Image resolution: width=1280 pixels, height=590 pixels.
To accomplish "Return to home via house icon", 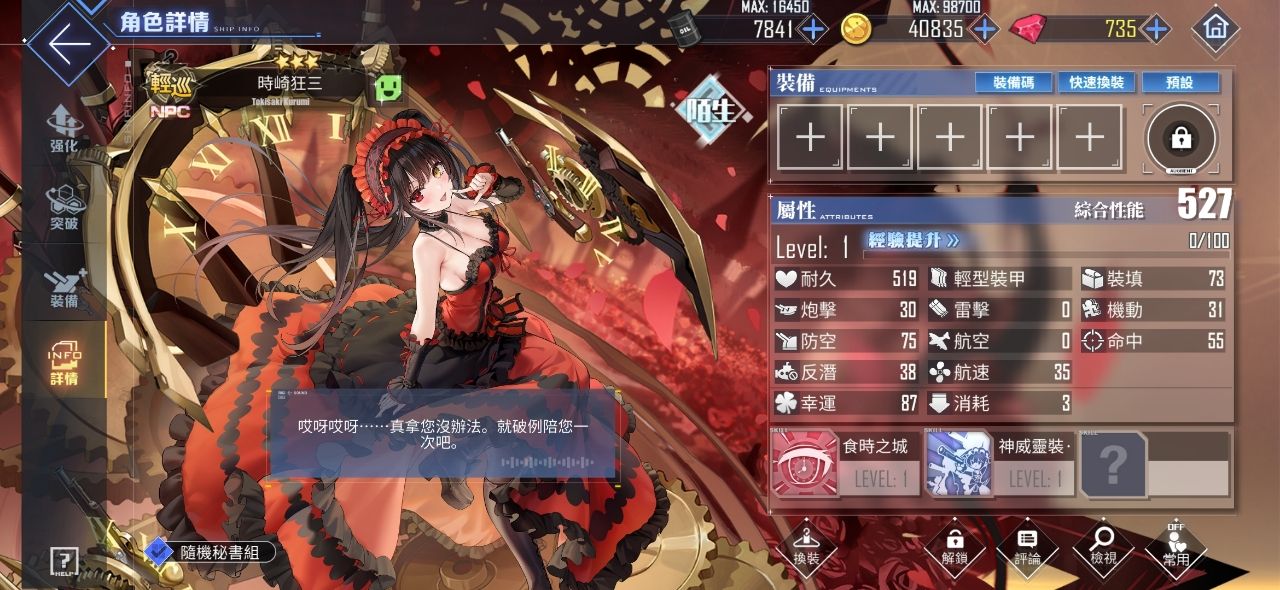I will point(1215,29).
